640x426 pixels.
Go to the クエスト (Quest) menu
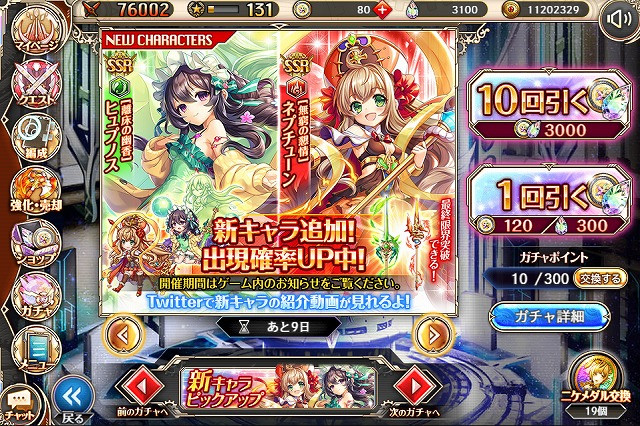pyautogui.click(x=34, y=86)
